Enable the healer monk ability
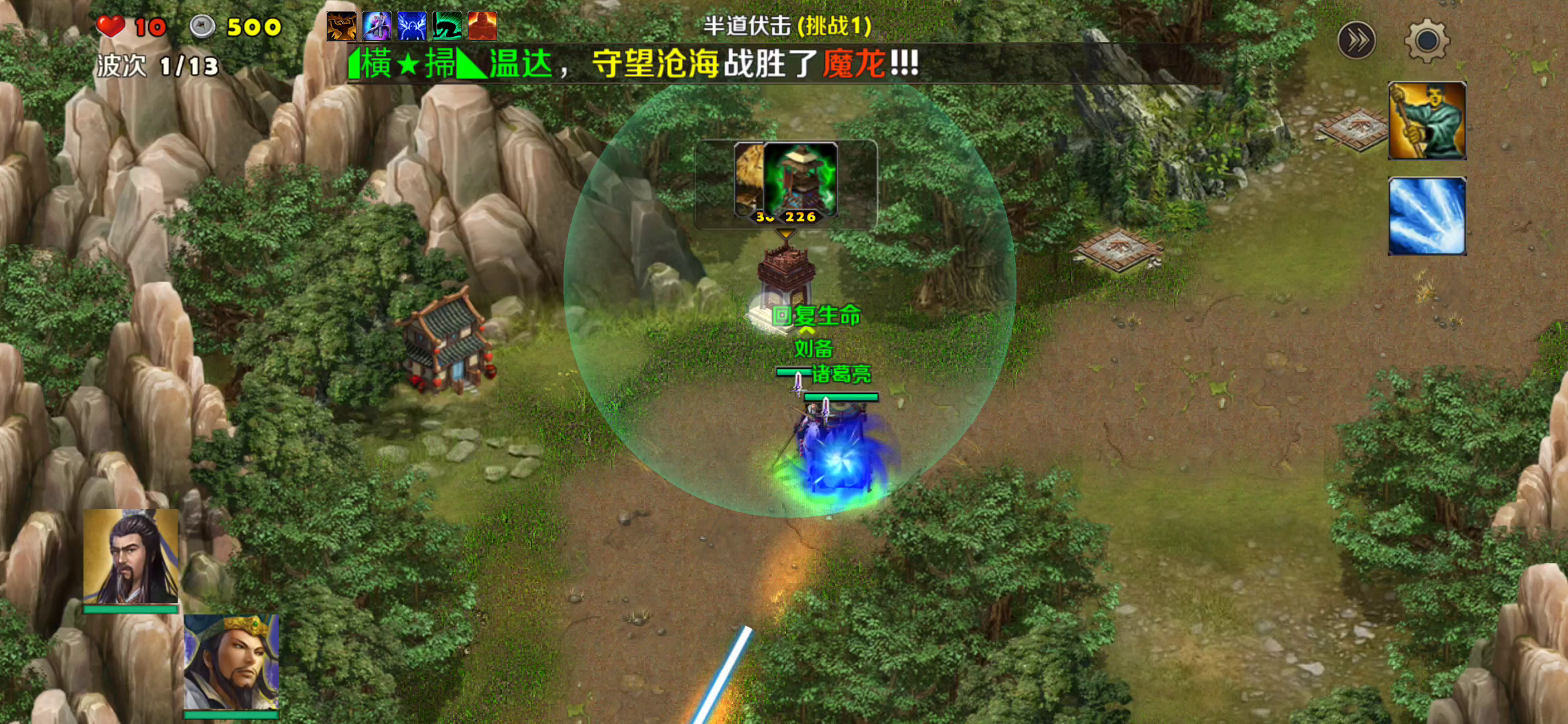Image resolution: width=1568 pixels, height=724 pixels. coord(1427,120)
